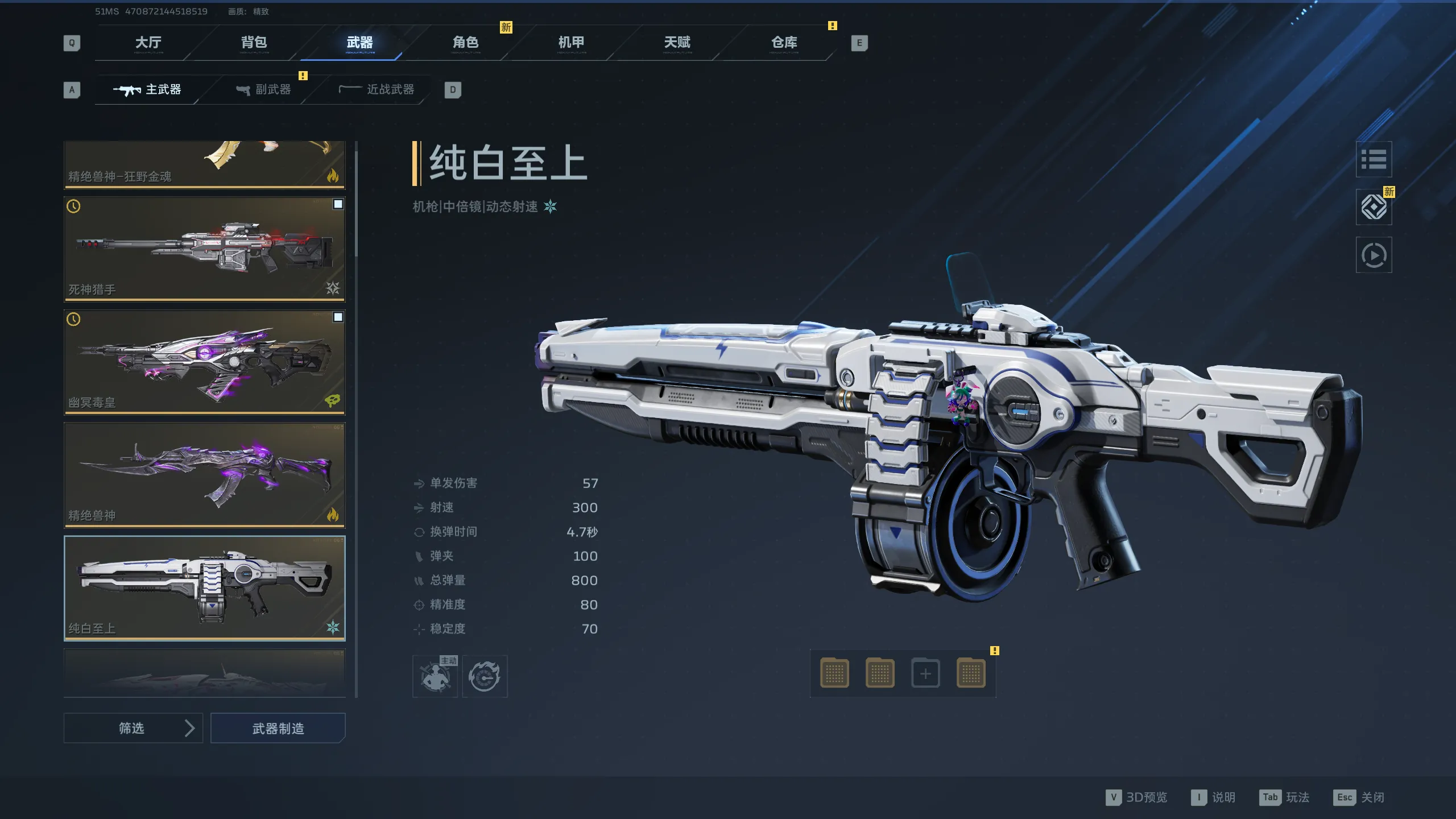
Task: Open the list view icon
Action: point(1374,159)
